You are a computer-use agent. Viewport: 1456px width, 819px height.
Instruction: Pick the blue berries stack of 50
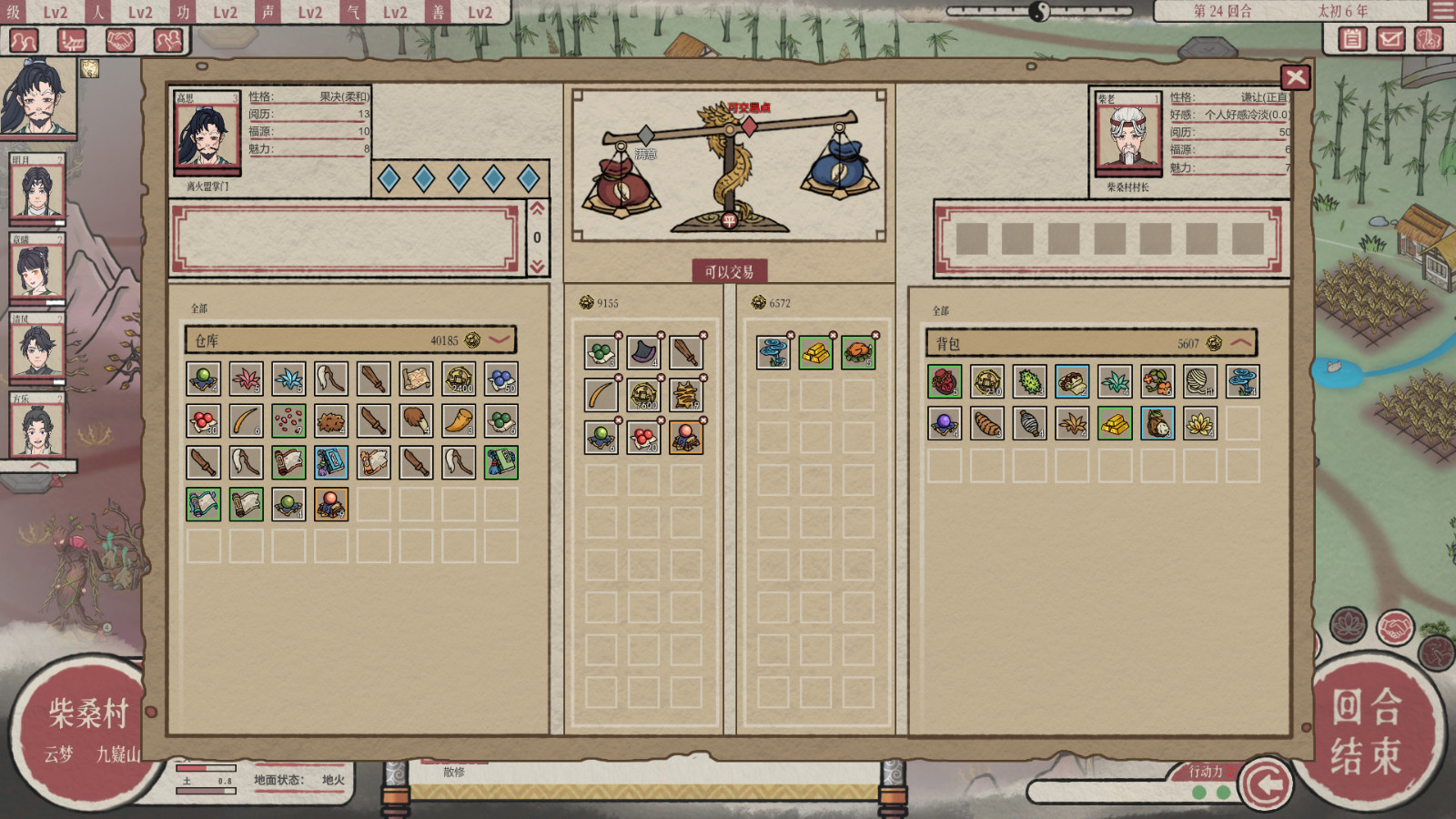click(500, 379)
